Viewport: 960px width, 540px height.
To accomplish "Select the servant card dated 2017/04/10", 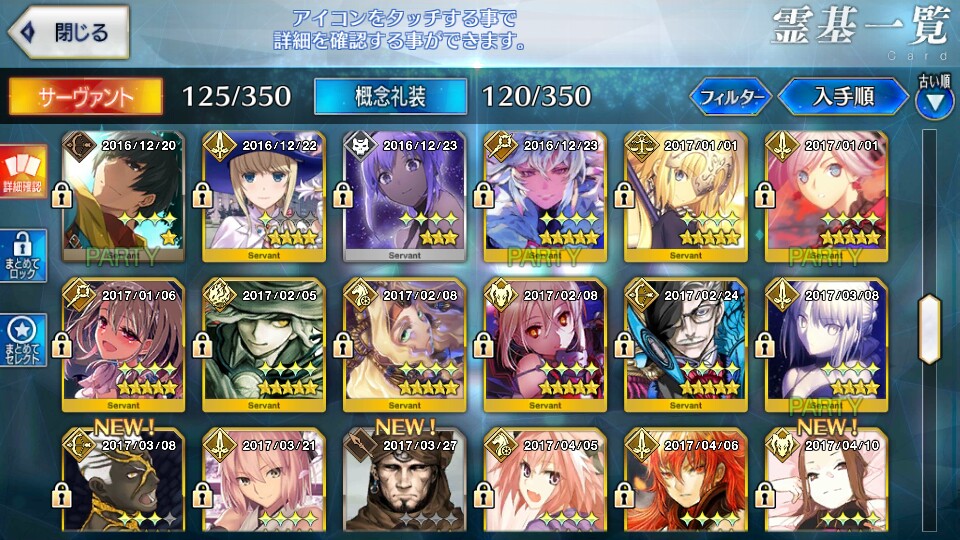I will pyautogui.click(x=826, y=482).
